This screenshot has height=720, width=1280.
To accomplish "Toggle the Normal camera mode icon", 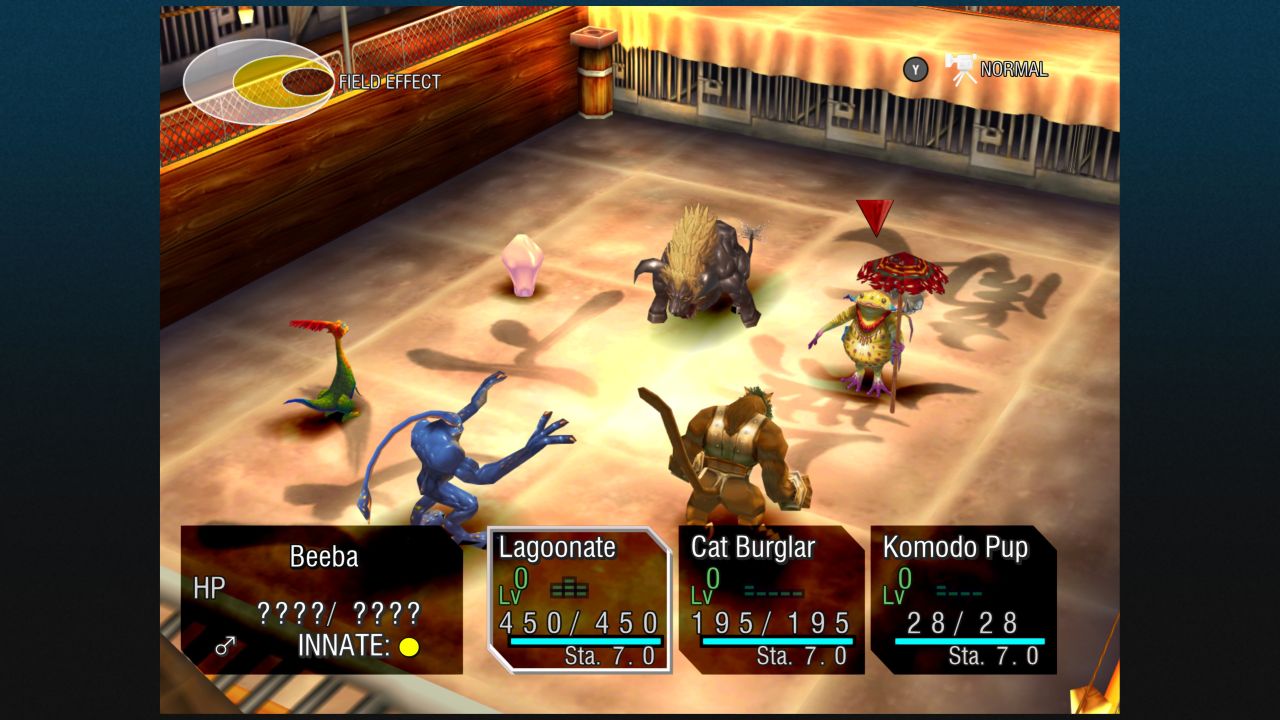I will (x=961, y=69).
